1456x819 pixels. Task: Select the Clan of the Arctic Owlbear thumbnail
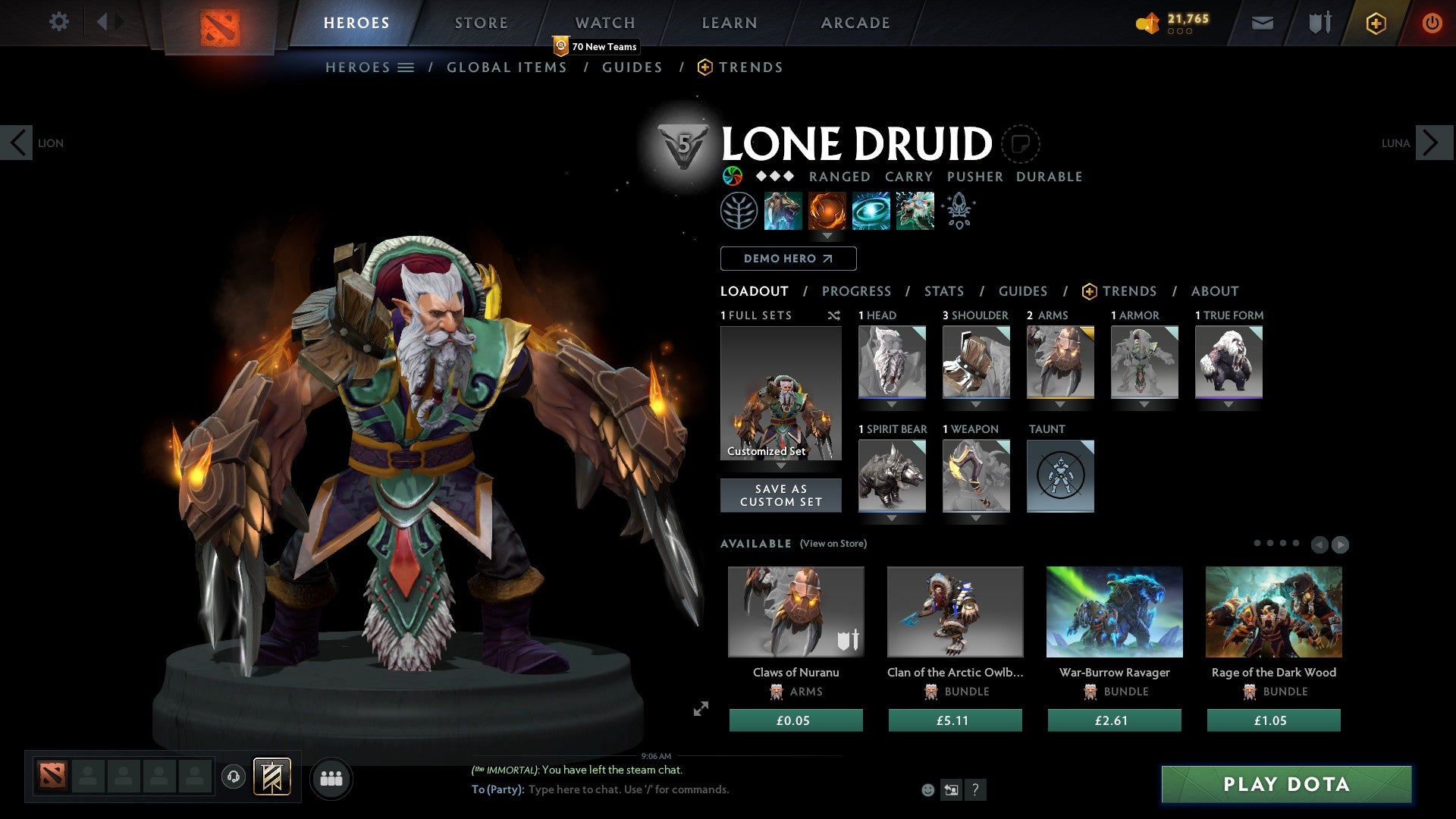(955, 611)
